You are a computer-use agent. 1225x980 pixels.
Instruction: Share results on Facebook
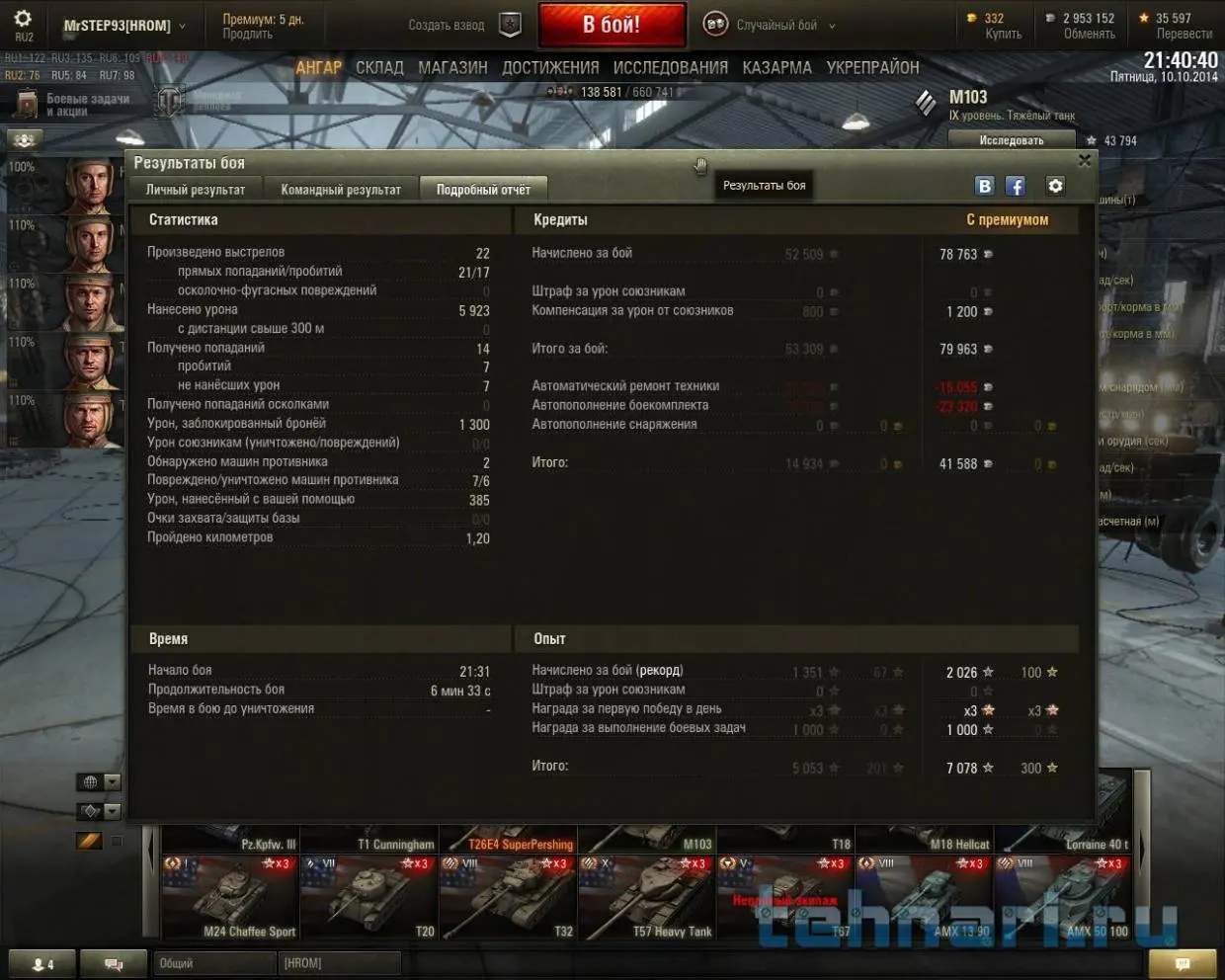point(1015,186)
